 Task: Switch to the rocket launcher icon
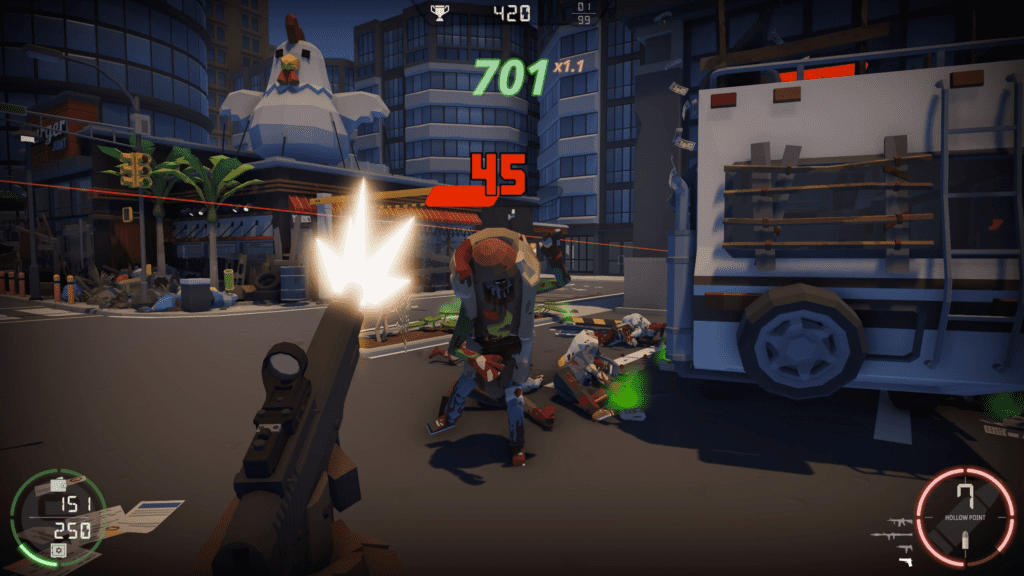tap(892, 535)
